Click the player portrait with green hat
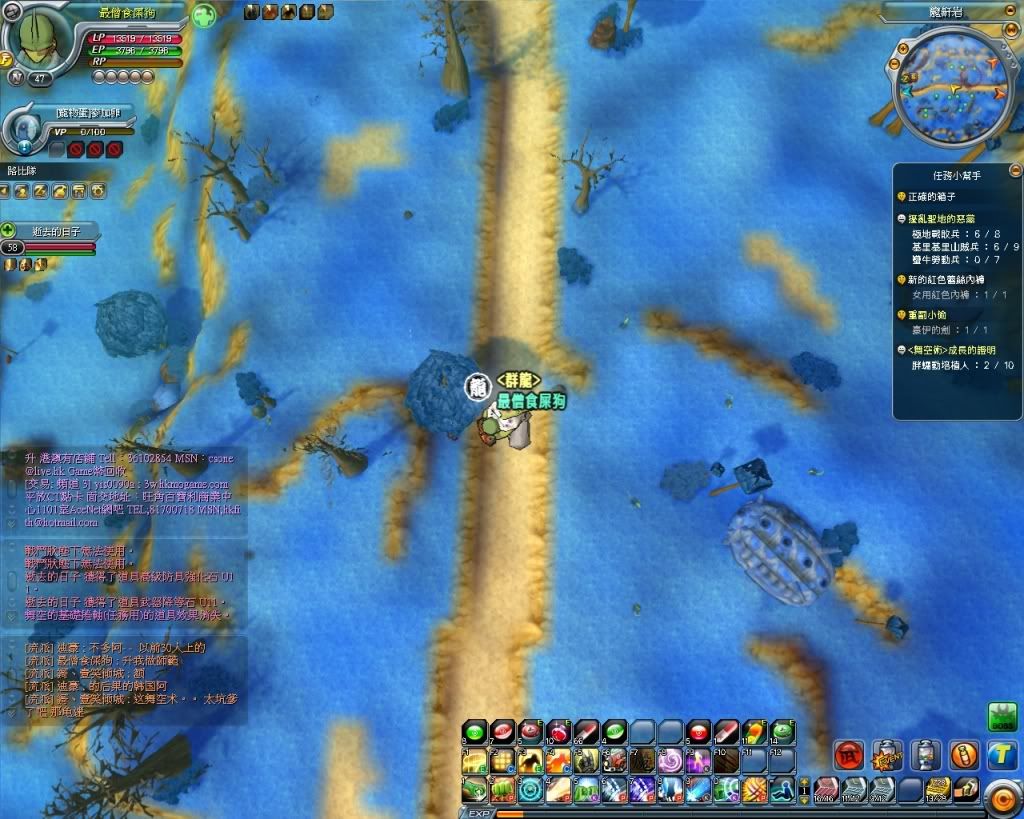This screenshot has height=819, width=1024. (40, 37)
